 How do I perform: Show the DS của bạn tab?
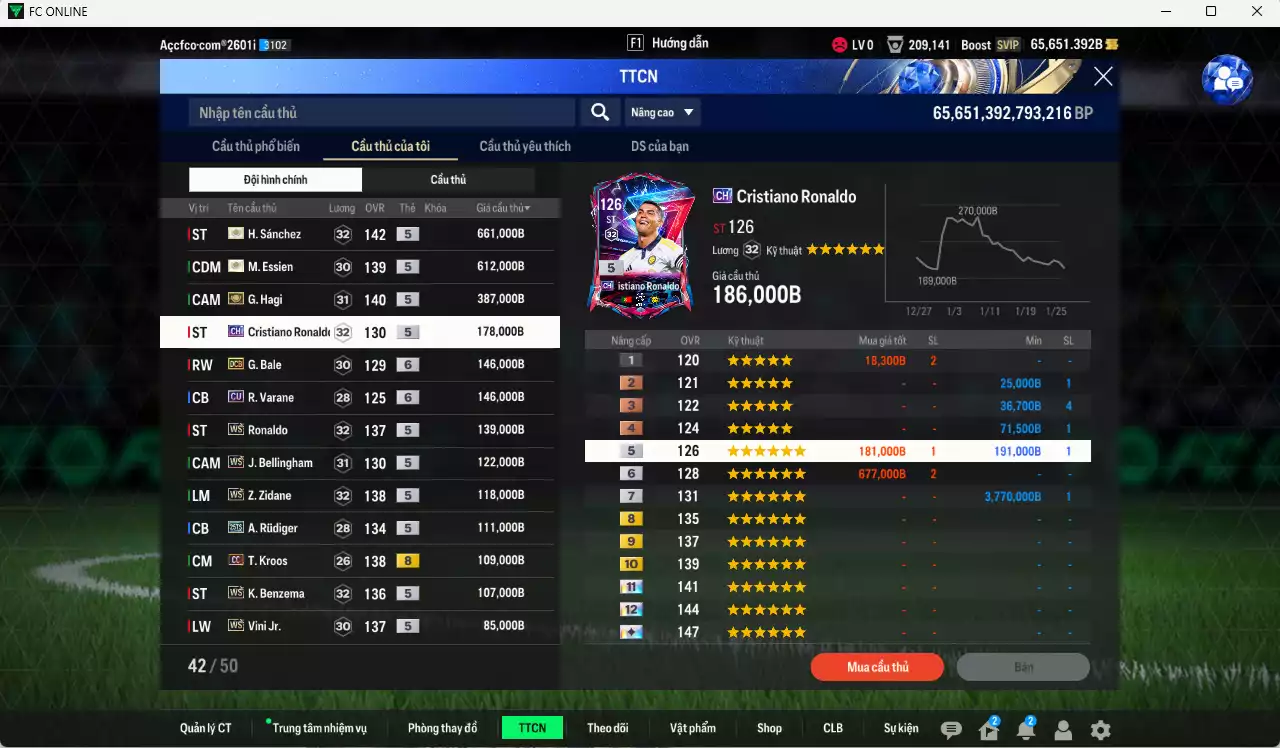pyautogui.click(x=660, y=146)
